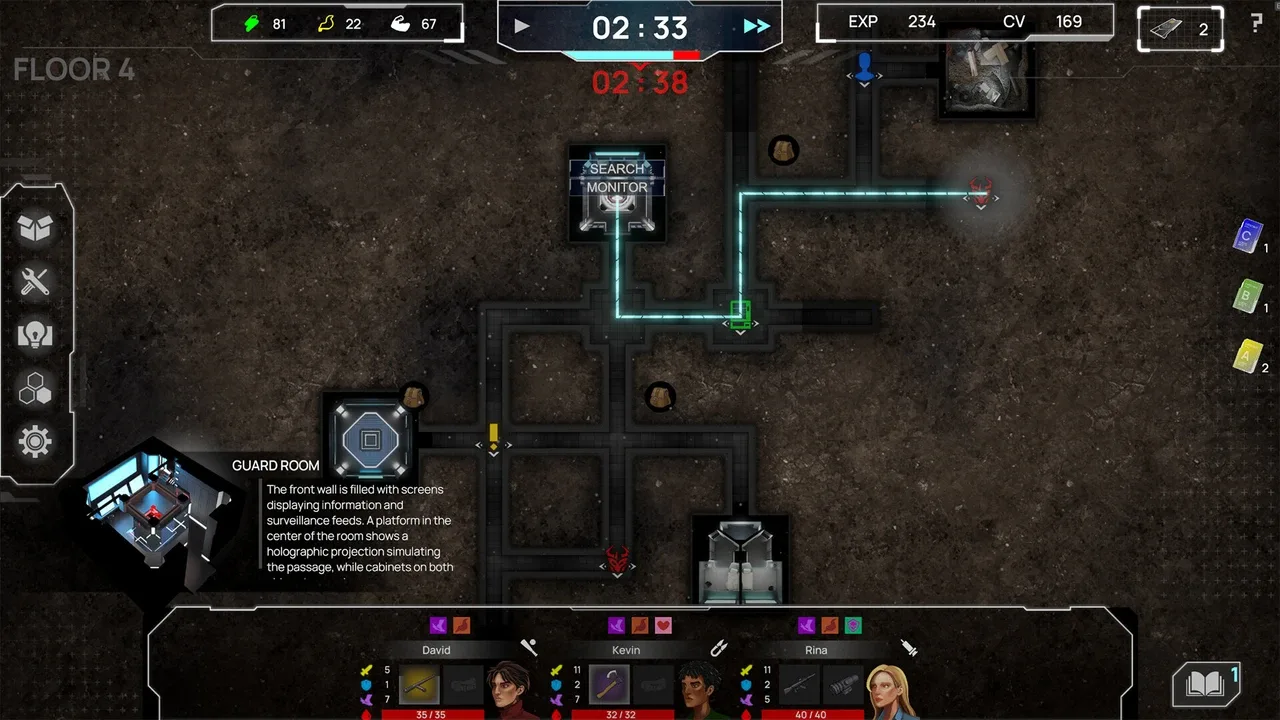Choose the MONITOR action on the room

pos(617,187)
